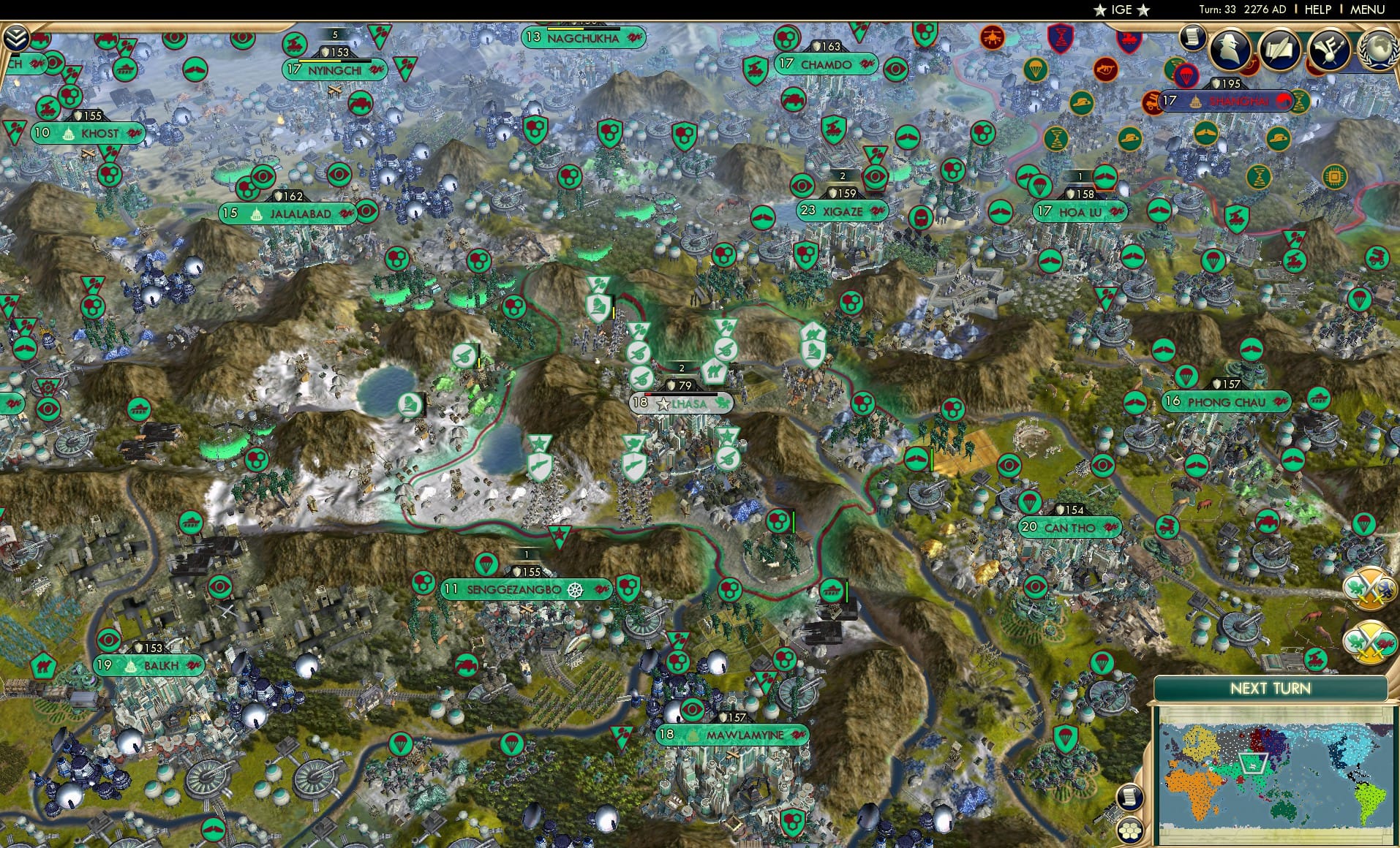This screenshot has height=848, width=1400.
Task: Click the hexagon cluster icon below the minimap
Action: click(1129, 830)
